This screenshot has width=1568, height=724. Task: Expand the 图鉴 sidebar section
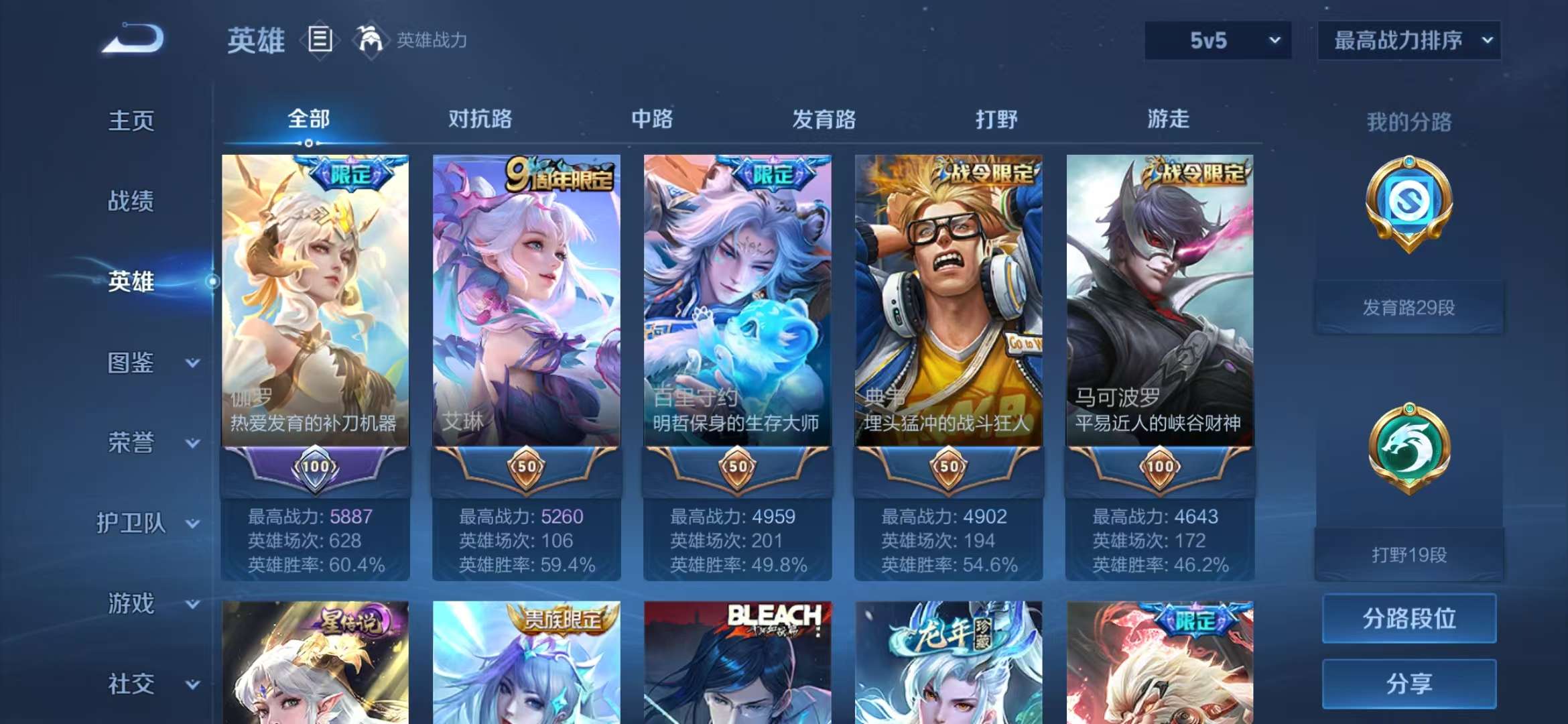132,363
